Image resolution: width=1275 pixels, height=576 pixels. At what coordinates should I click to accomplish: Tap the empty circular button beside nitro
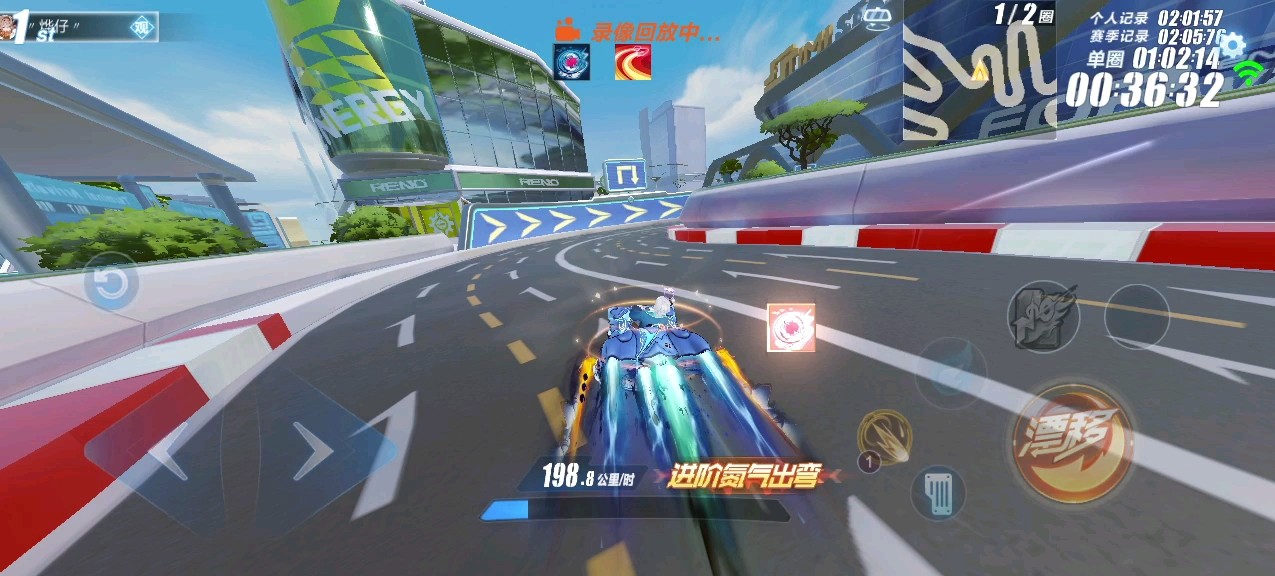[1135, 317]
